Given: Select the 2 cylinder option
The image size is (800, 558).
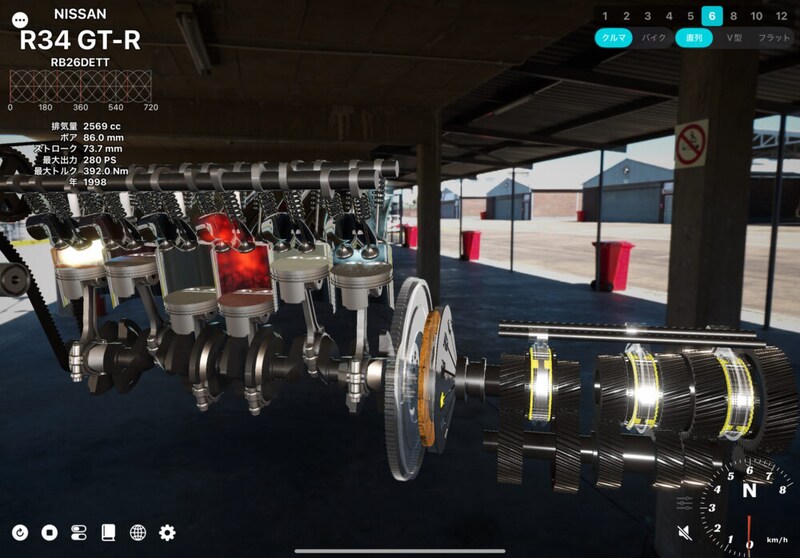Looking at the screenshot, I should click(626, 16).
